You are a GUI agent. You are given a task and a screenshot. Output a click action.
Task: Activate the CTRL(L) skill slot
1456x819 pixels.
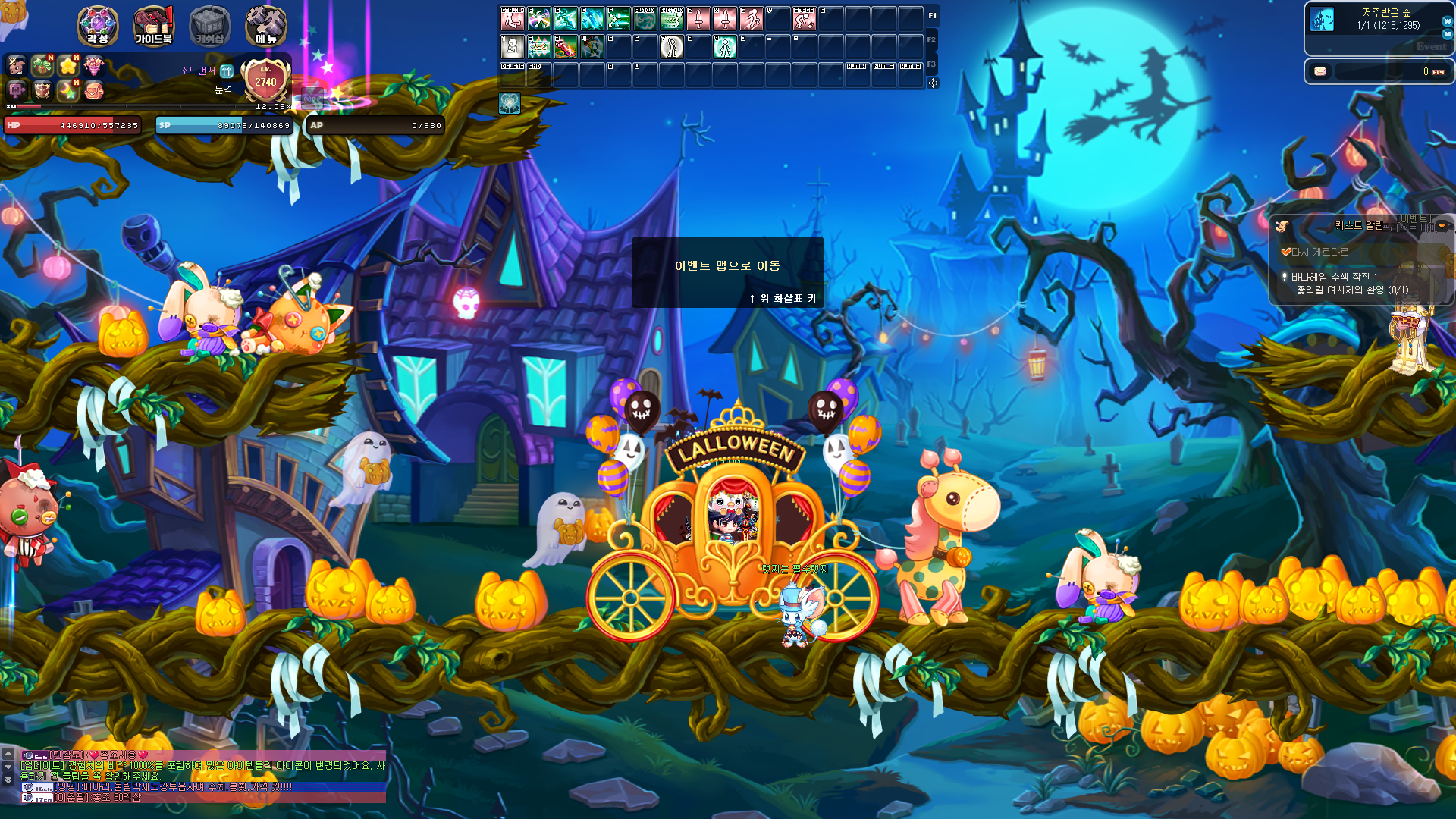(x=513, y=18)
